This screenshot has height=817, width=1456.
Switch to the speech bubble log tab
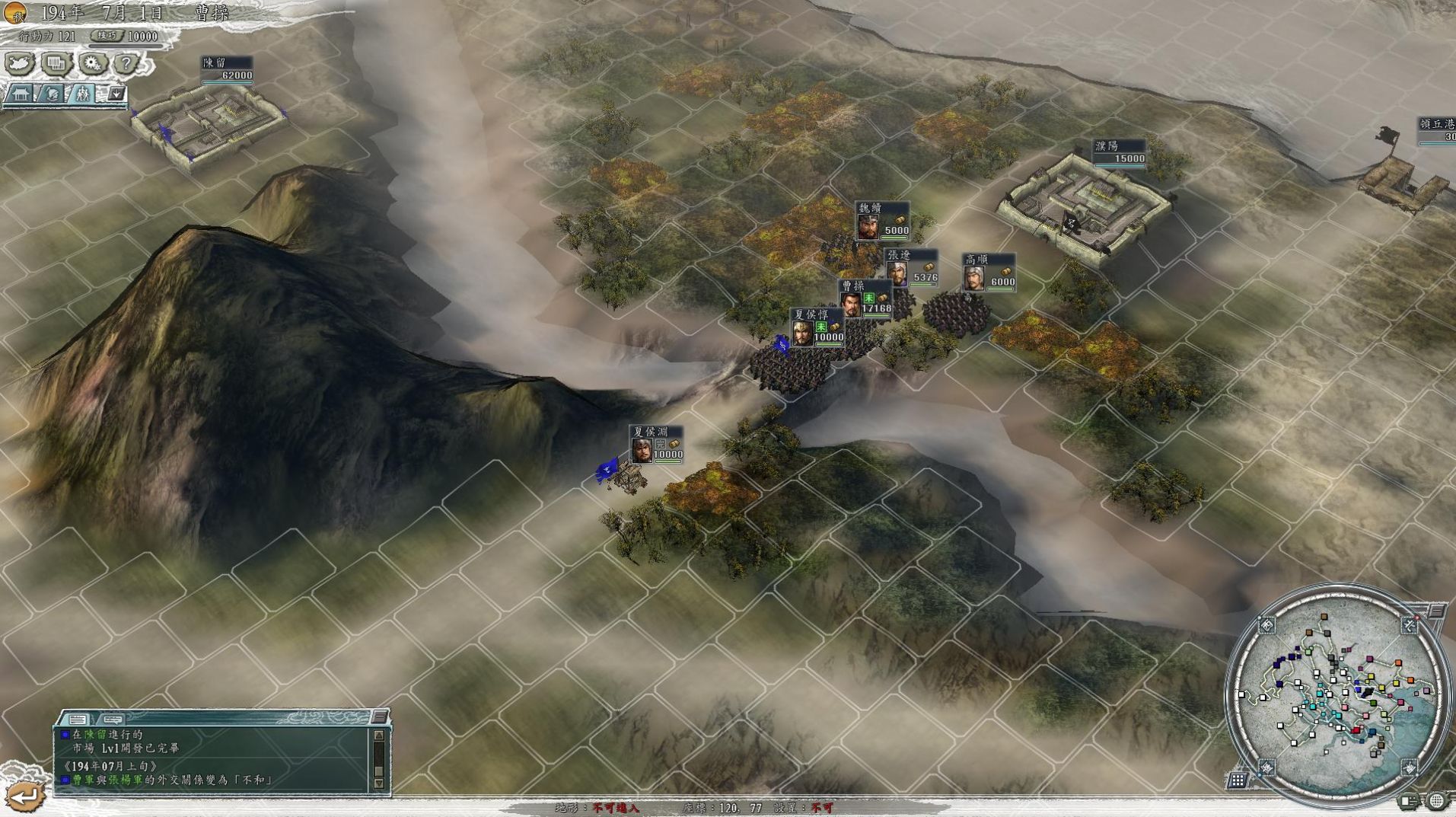[113, 719]
